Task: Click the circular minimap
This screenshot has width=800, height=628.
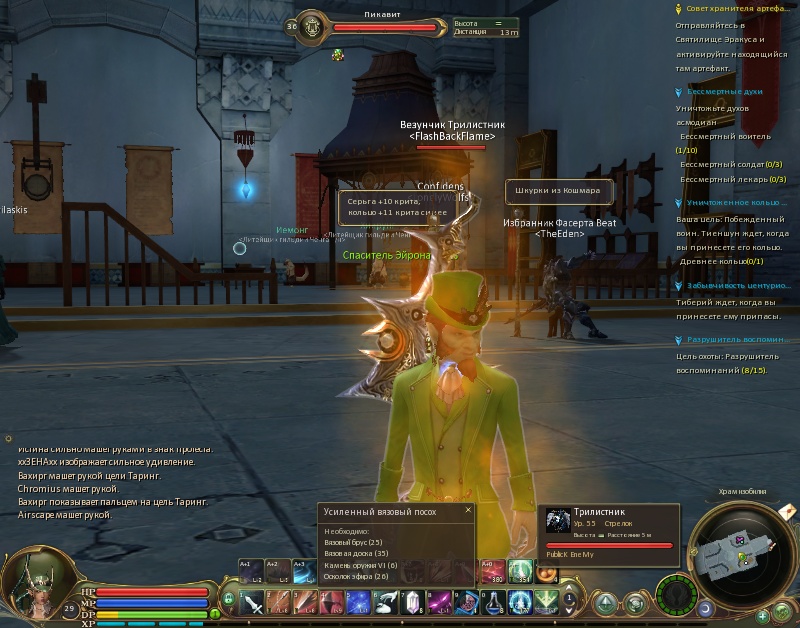Action: tap(743, 553)
